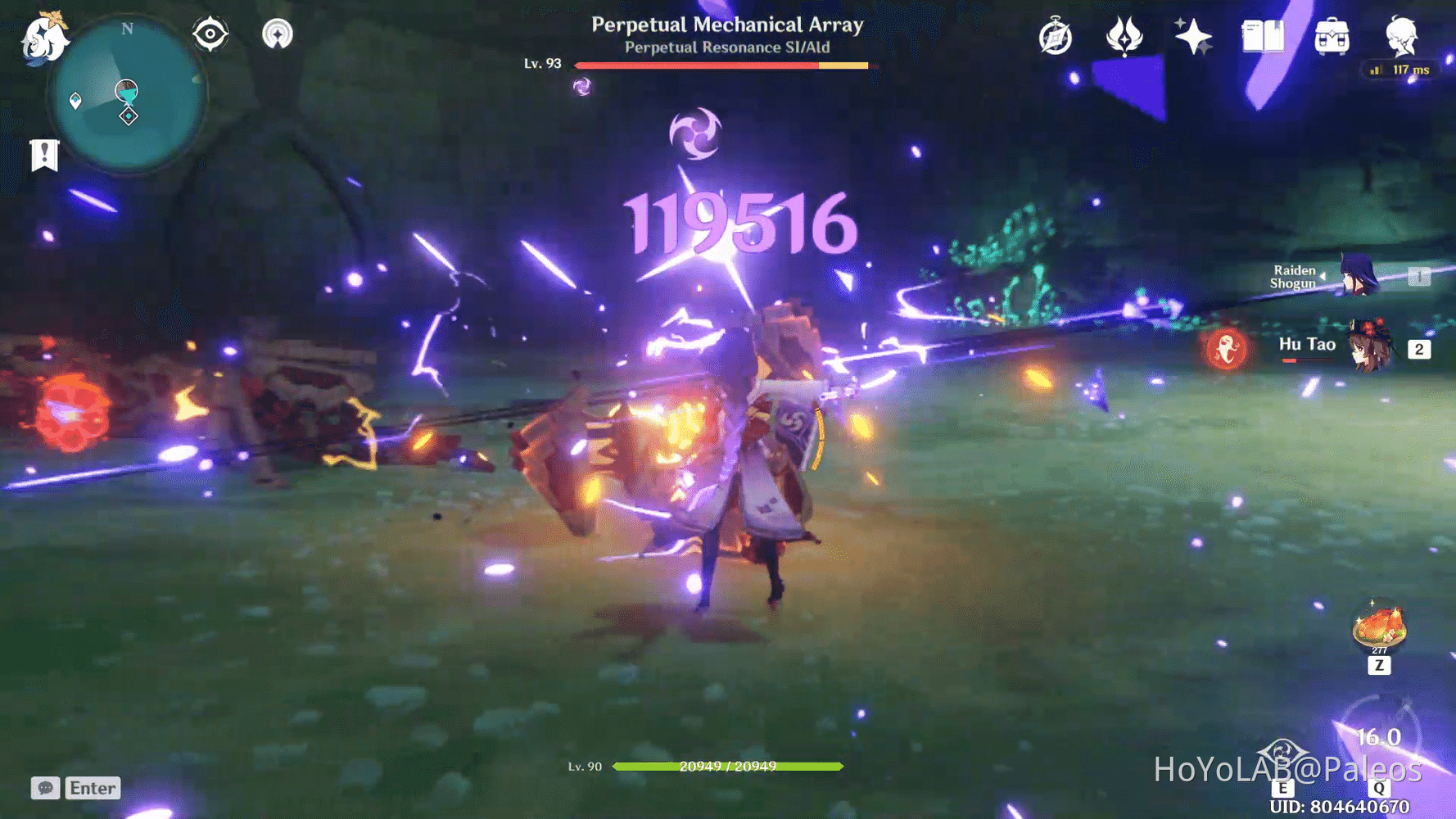Open the Adventurer Handbook

tap(1262, 36)
